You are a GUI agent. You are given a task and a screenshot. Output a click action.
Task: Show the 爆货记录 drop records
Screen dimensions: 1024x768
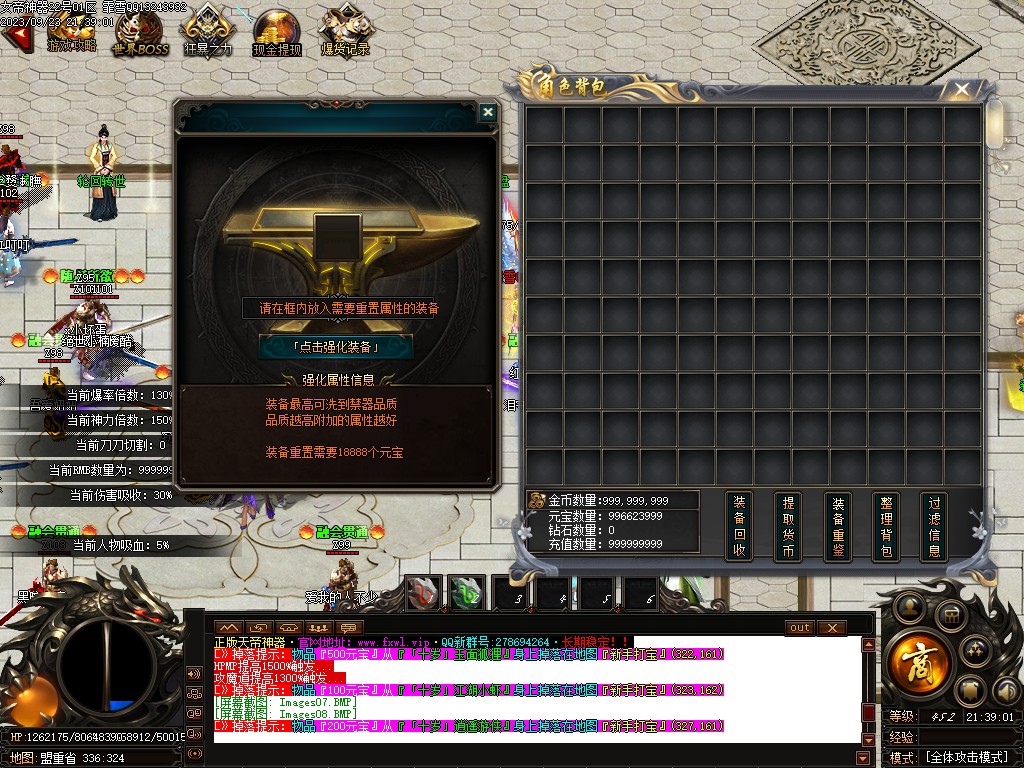click(x=344, y=32)
